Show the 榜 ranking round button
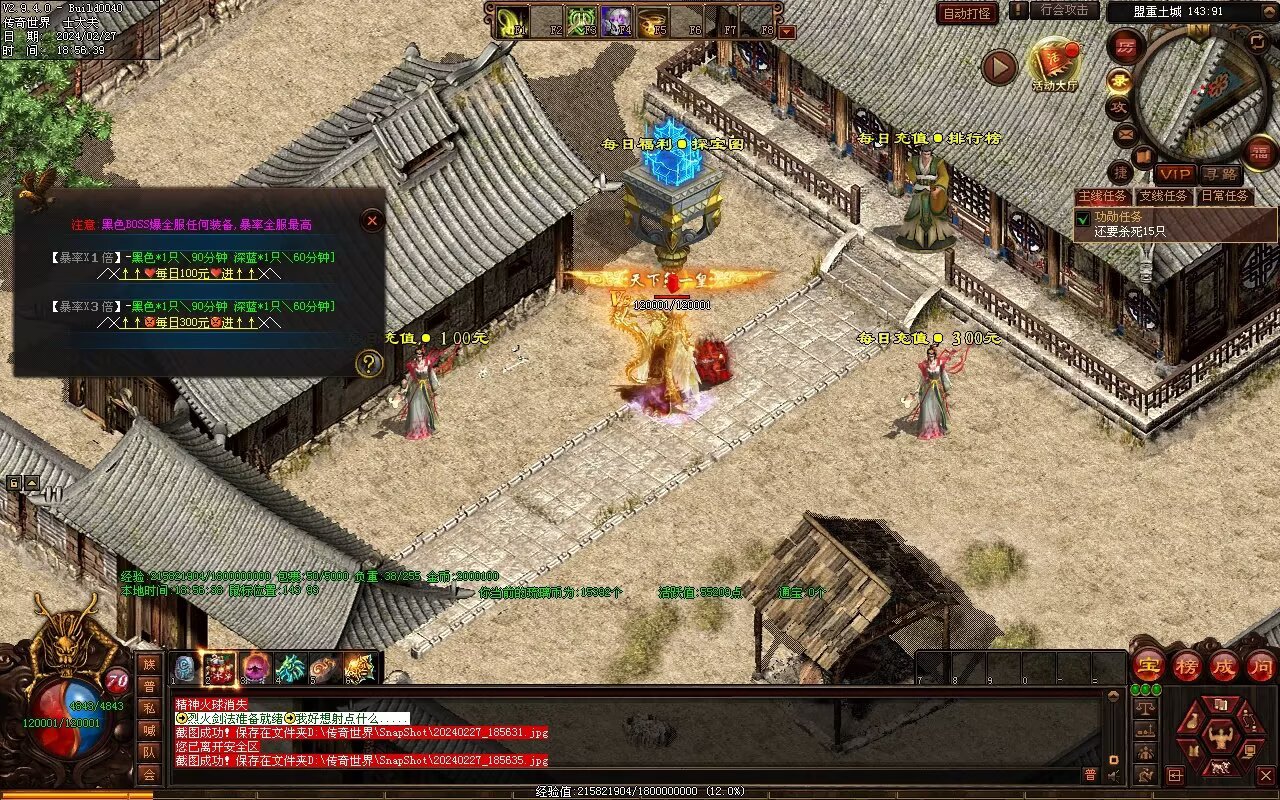 1187,665
